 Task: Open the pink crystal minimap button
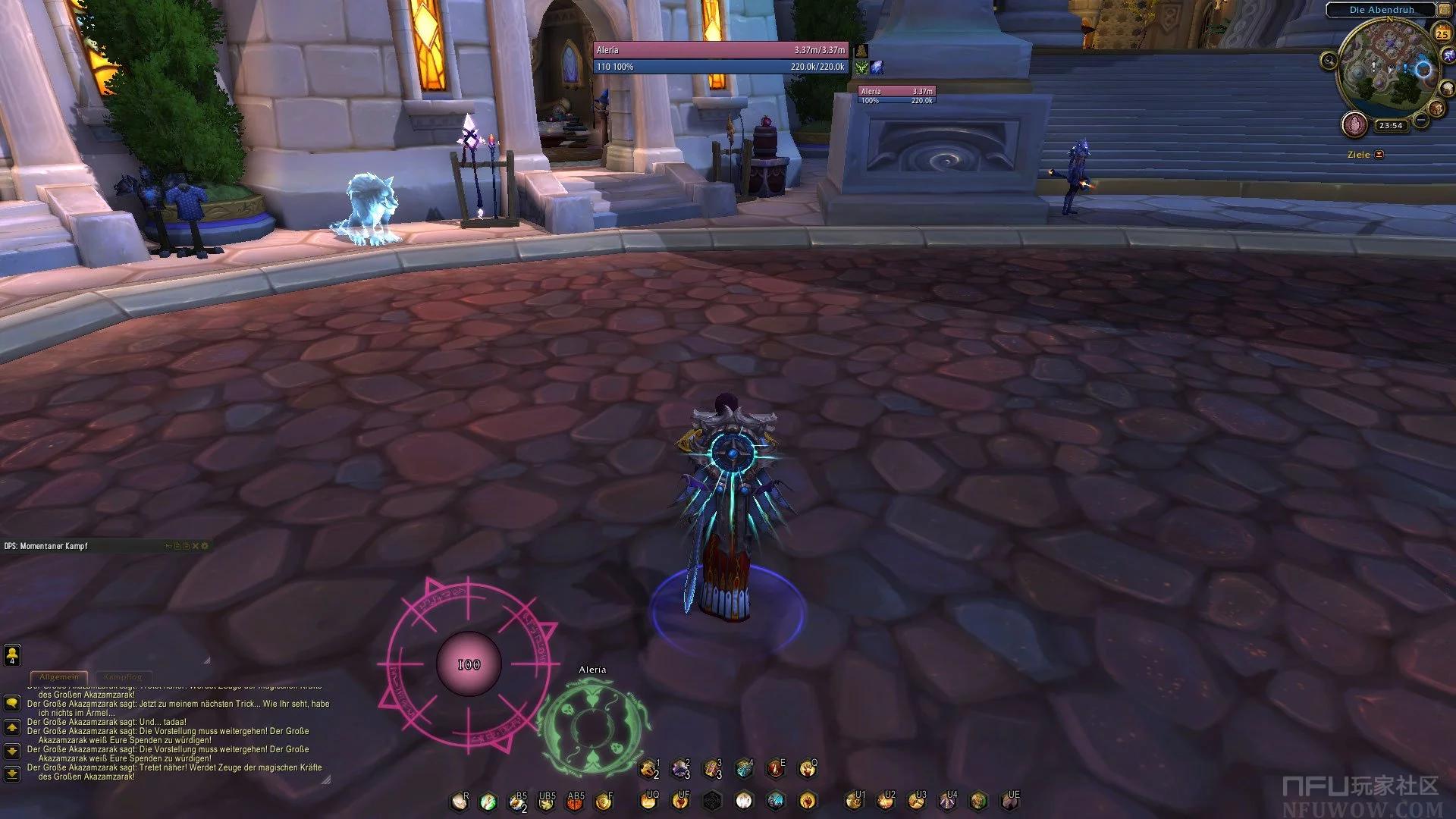tap(1354, 124)
